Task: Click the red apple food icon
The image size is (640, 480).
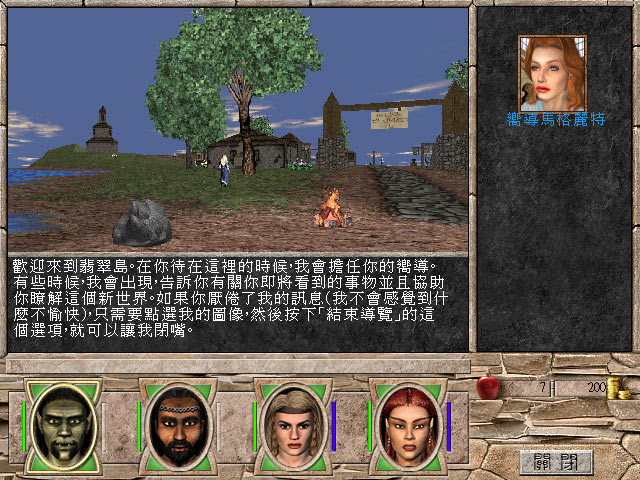Action: point(487,385)
